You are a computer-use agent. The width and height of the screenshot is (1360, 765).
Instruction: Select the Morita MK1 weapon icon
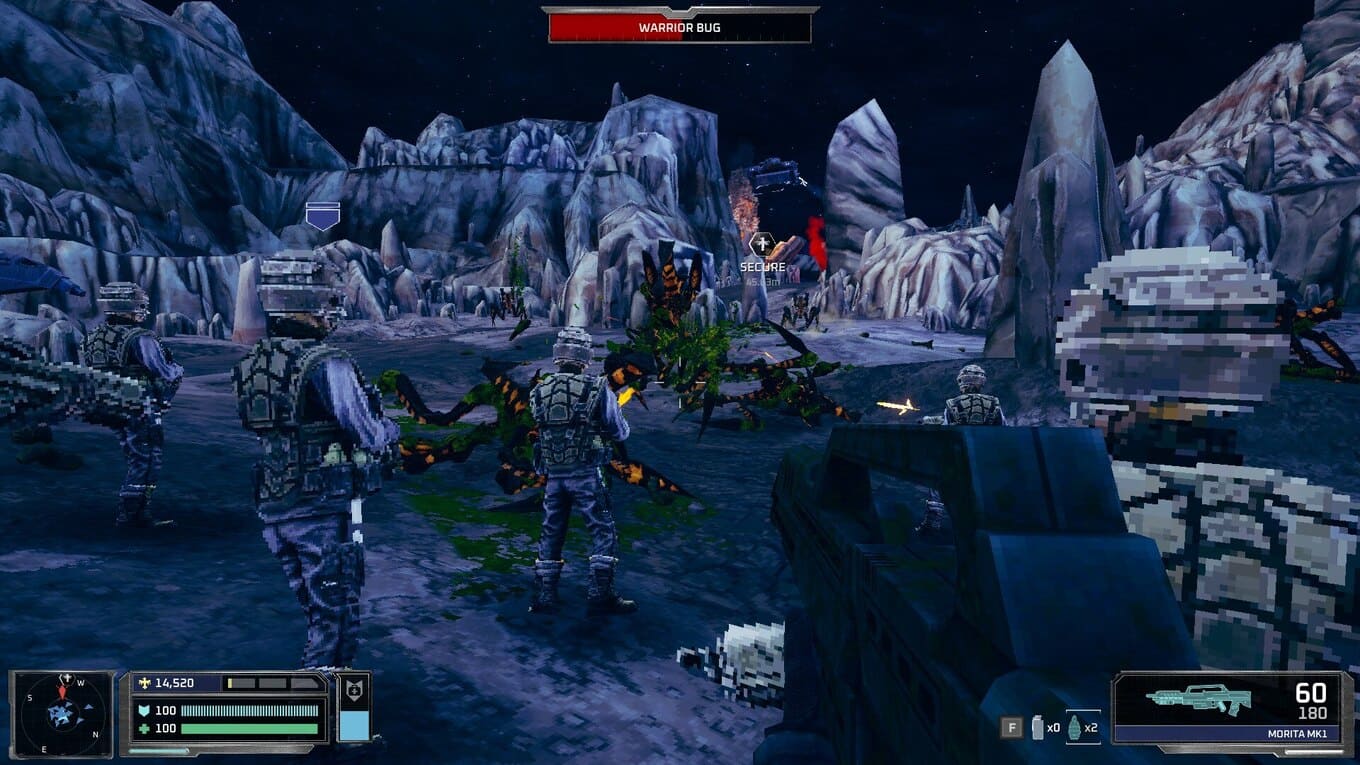click(1199, 698)
